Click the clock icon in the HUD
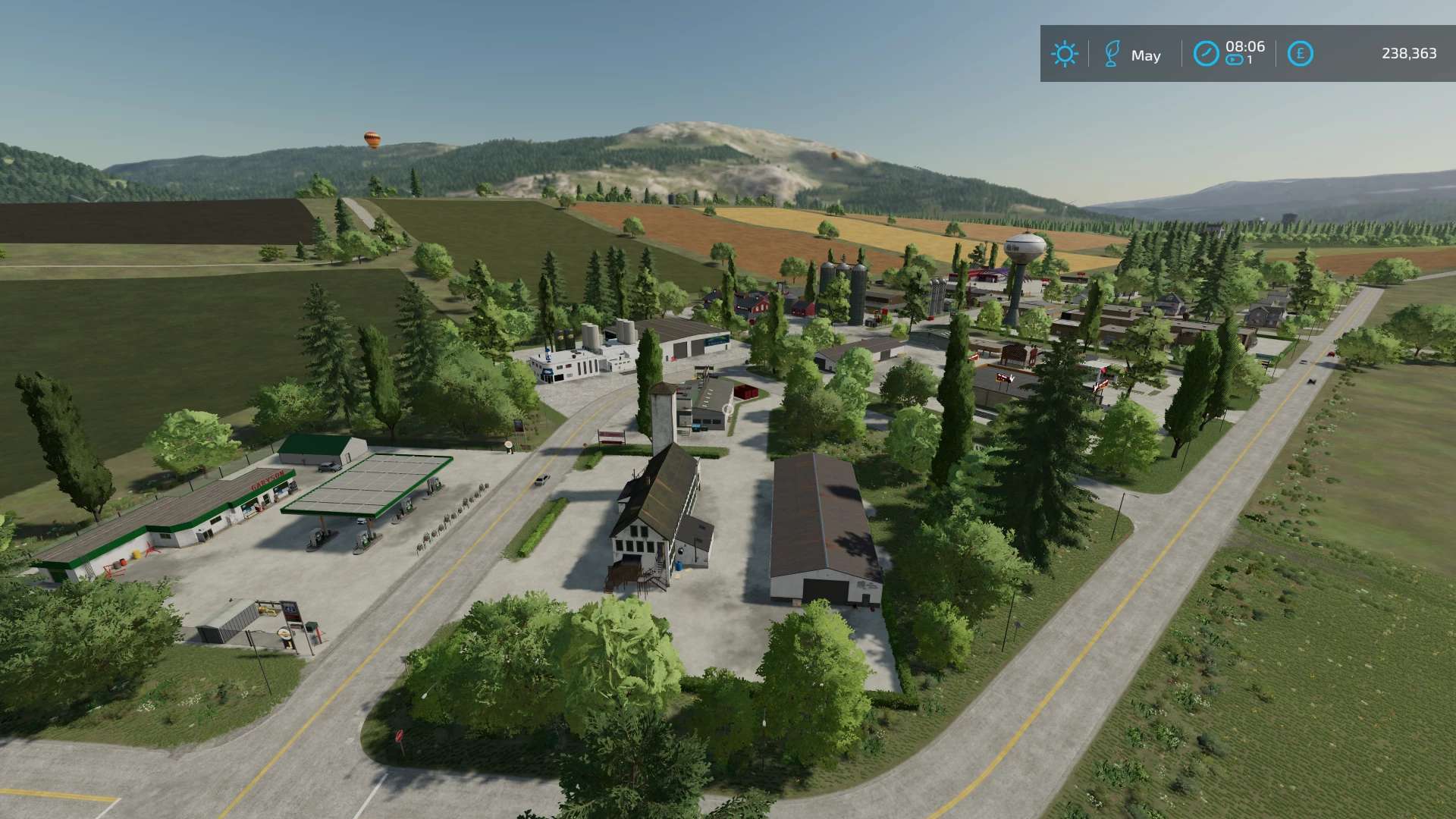 (1206, 54)
